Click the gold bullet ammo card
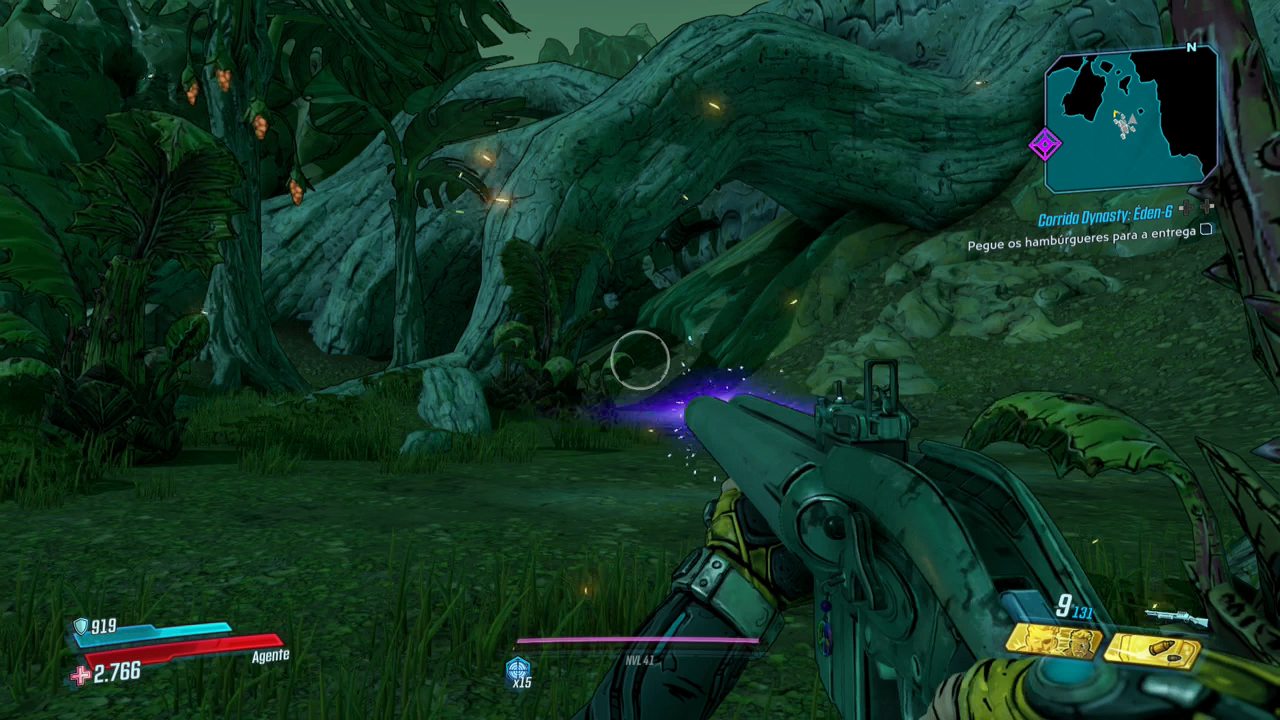Image resolution: width=1280 pixels, height=720 pixels. click(1152, 650)
